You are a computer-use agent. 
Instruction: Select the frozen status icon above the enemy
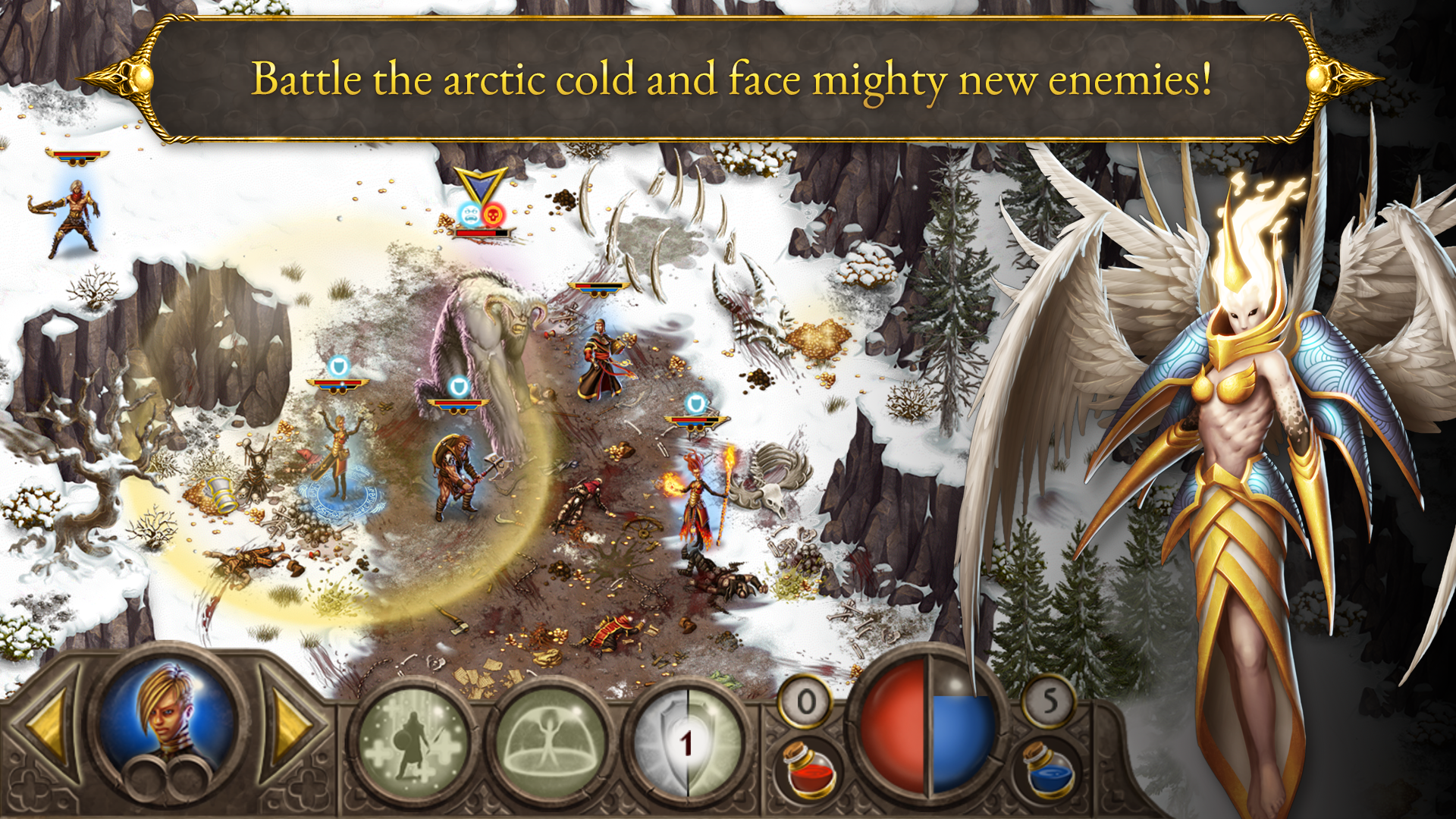470,213
